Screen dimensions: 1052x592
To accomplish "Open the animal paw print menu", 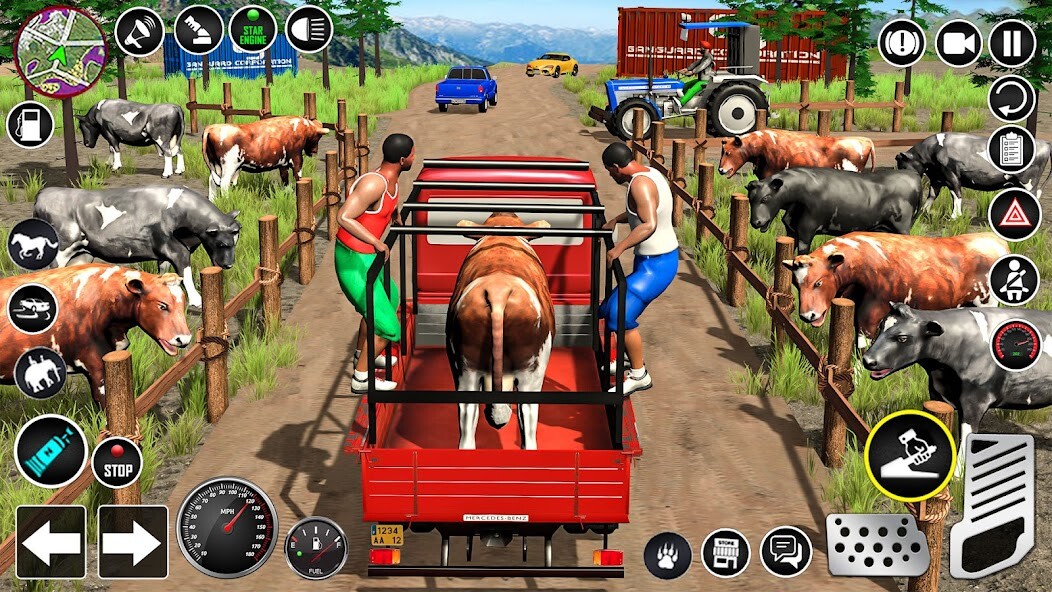I will [x=667, y=554].
